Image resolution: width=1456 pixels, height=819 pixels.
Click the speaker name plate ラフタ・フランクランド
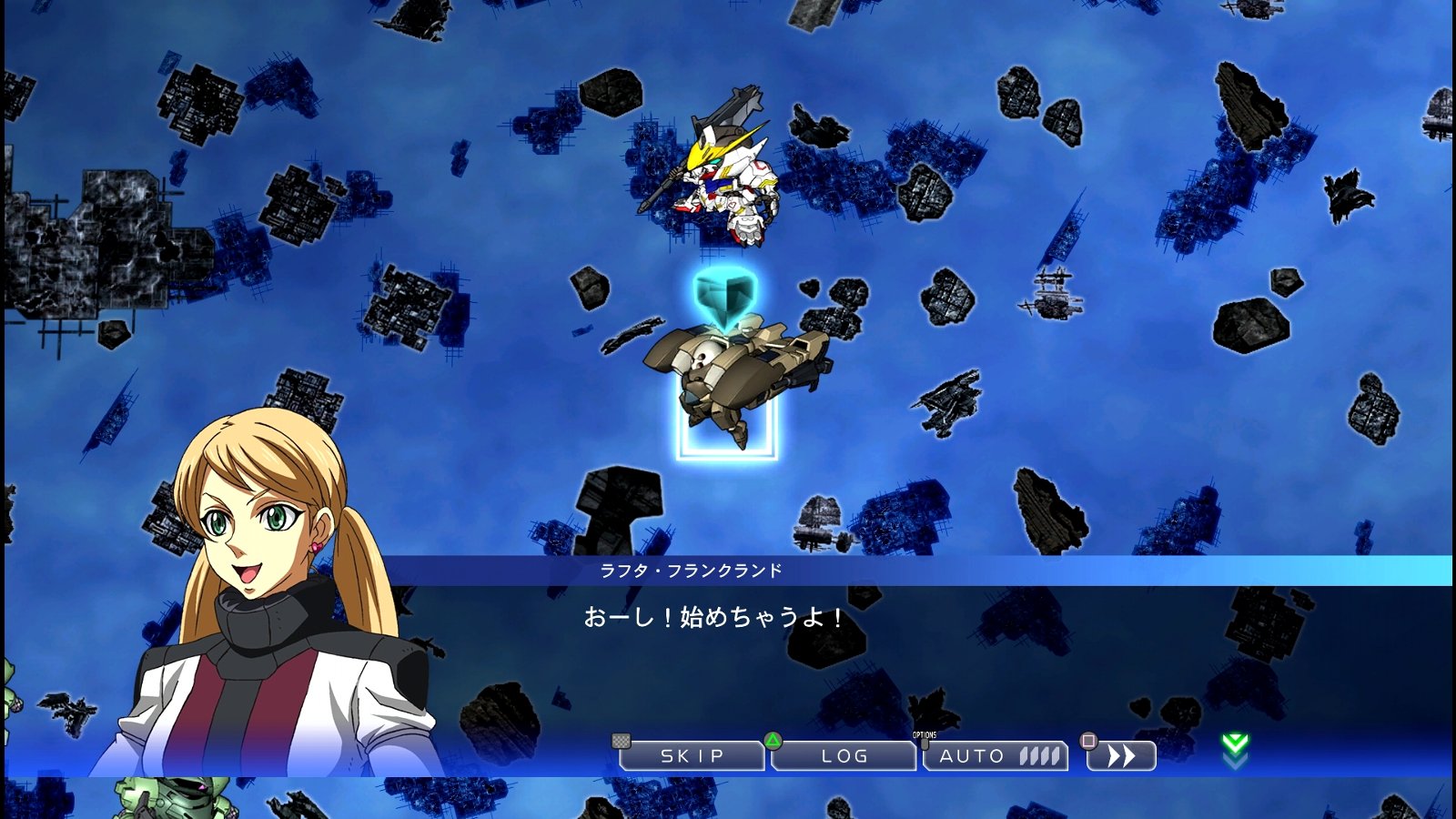point(689,571)
